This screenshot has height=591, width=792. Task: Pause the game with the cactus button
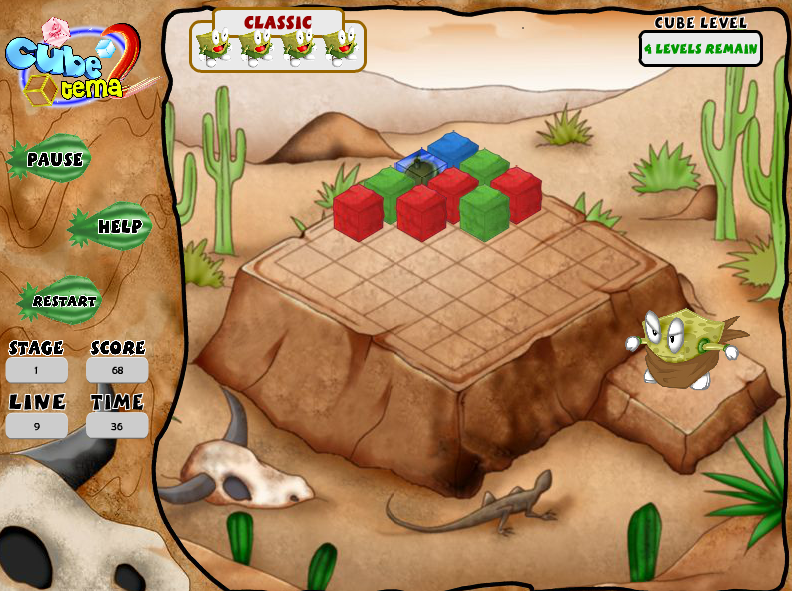[x=53, y=159]
